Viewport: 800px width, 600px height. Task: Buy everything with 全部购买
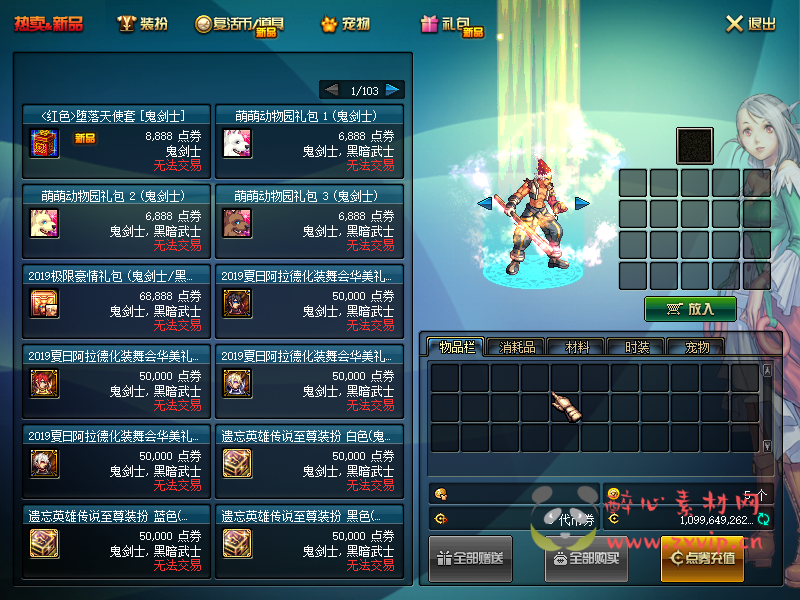586,558
